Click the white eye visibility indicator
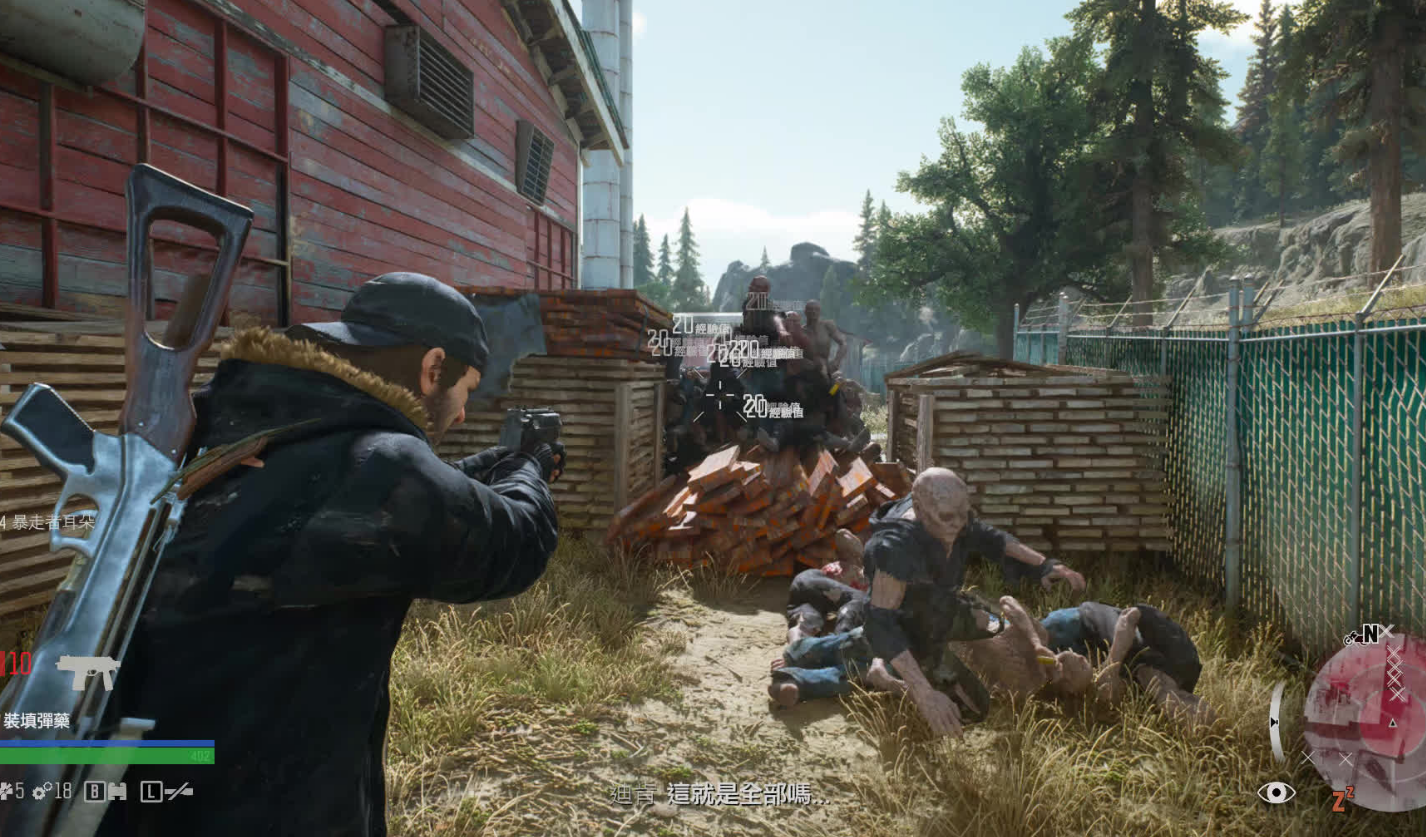The width and height of the screenshot is (1426, 837). 1275,793
